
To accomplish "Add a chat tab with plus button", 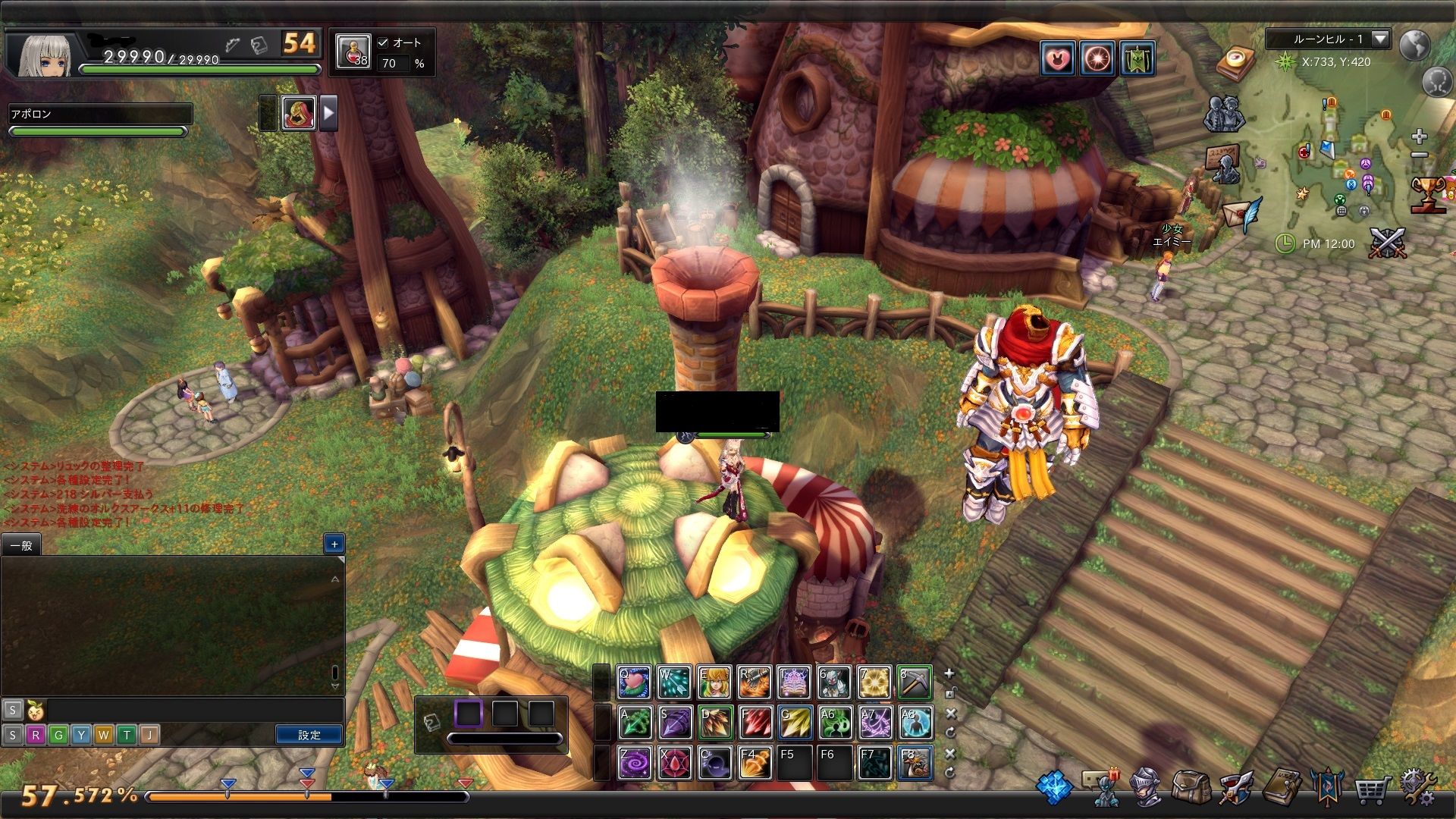I will click(x=334, y=543).
